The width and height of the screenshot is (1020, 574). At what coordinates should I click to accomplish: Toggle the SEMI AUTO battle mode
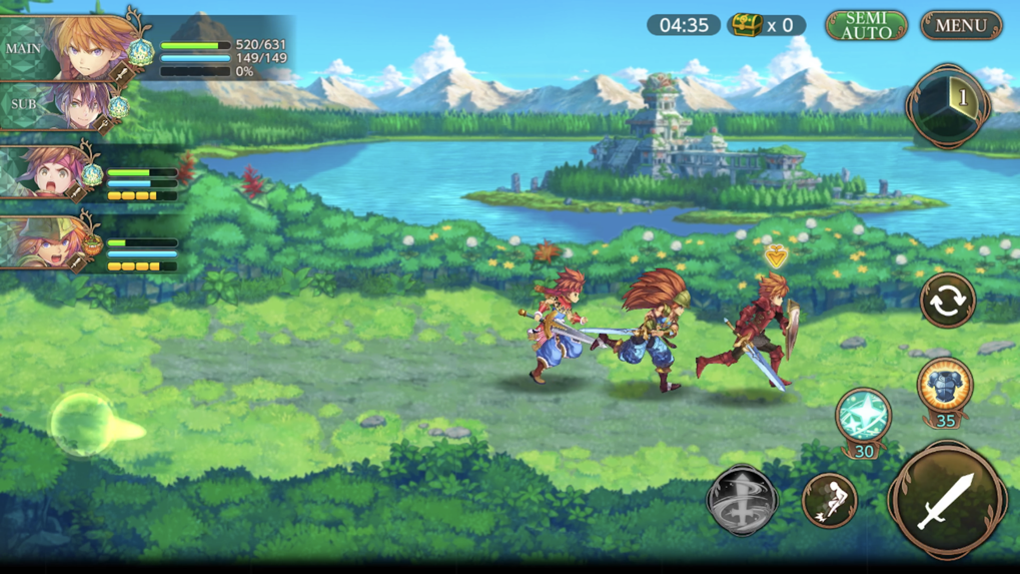[866, 26]
